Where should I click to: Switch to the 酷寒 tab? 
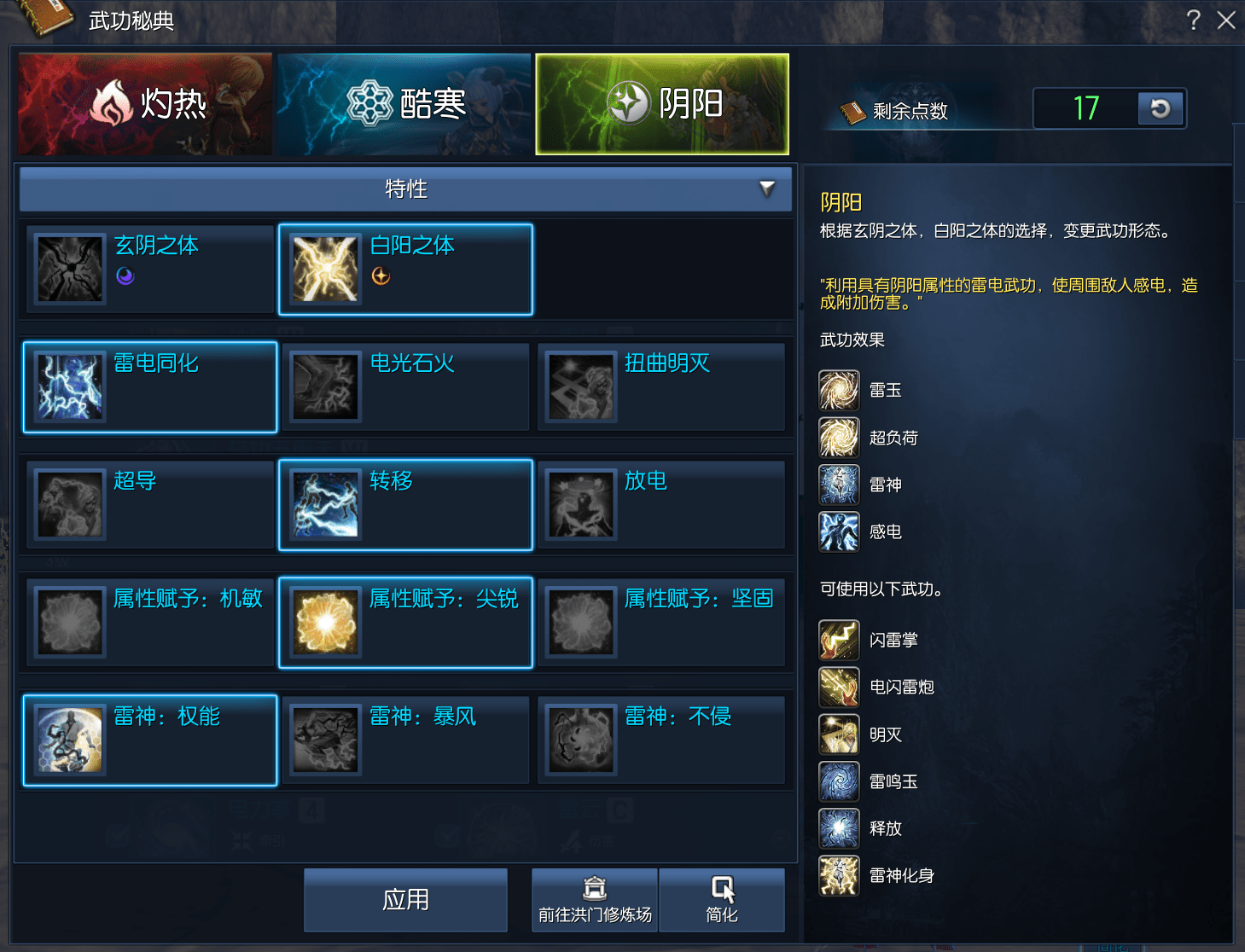404,103
